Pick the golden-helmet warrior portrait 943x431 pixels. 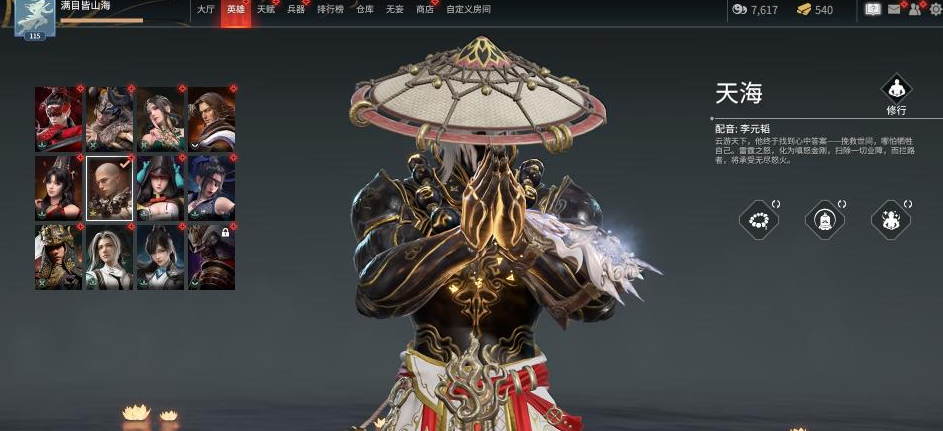tap(59, 257)
